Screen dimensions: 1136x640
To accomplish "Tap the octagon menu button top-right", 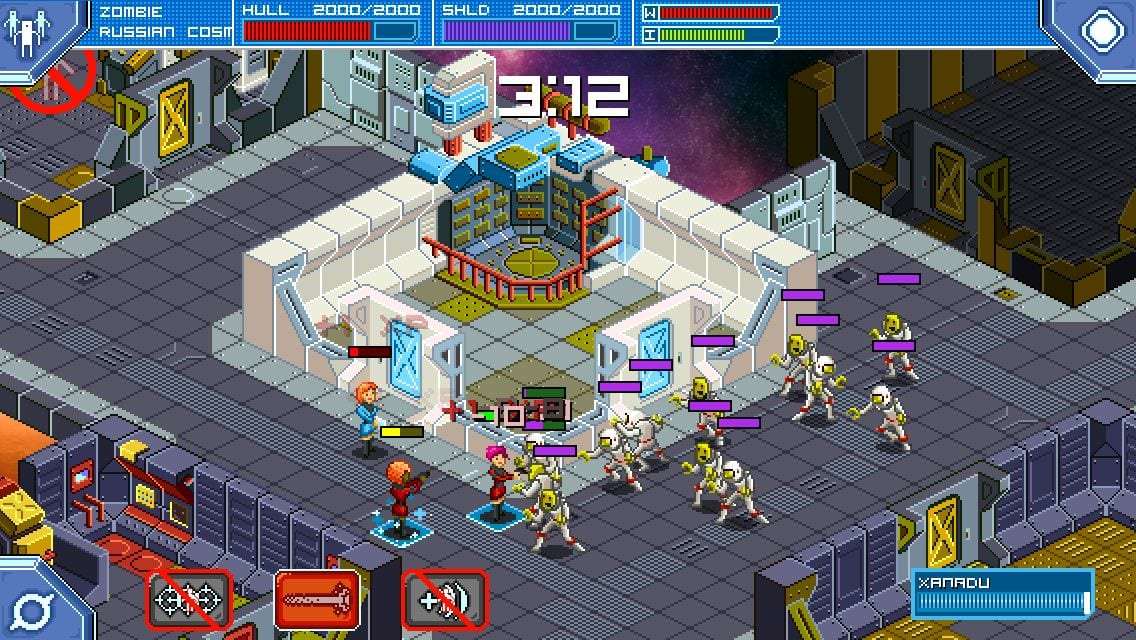I will (1100, 30).
